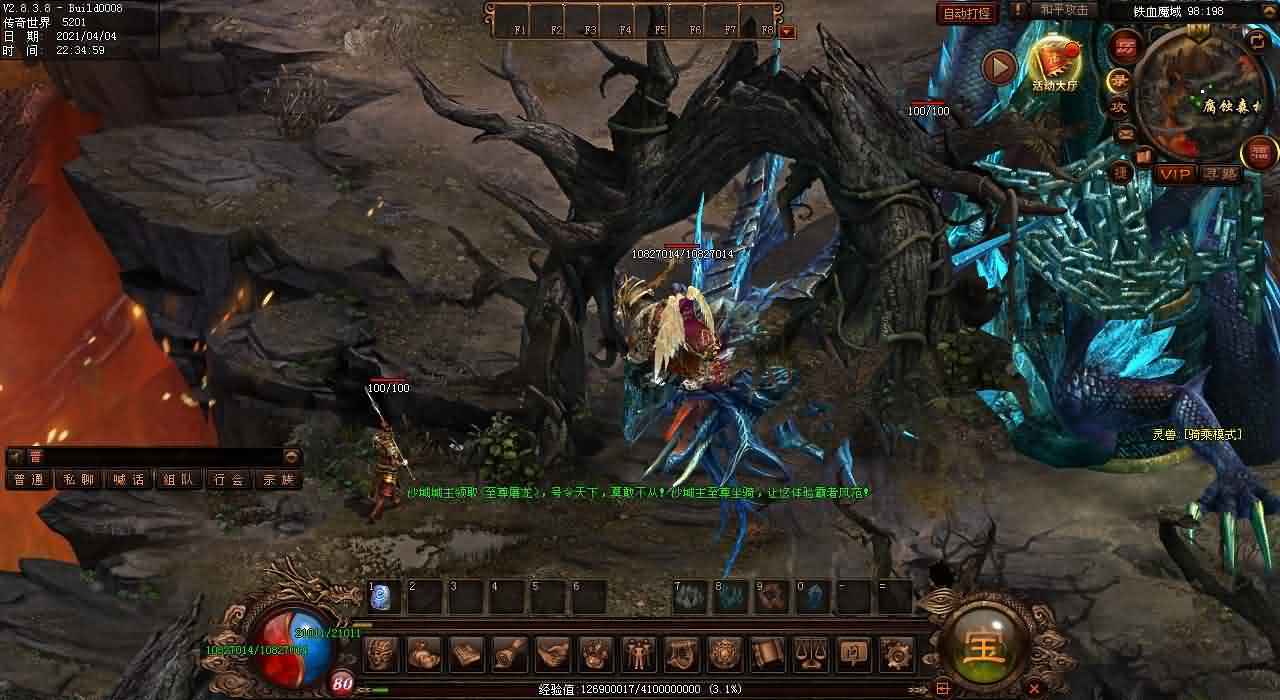Switch to 私聊 private chat tab
This screenshot has height=700, width=1280.
click(78, 480)
